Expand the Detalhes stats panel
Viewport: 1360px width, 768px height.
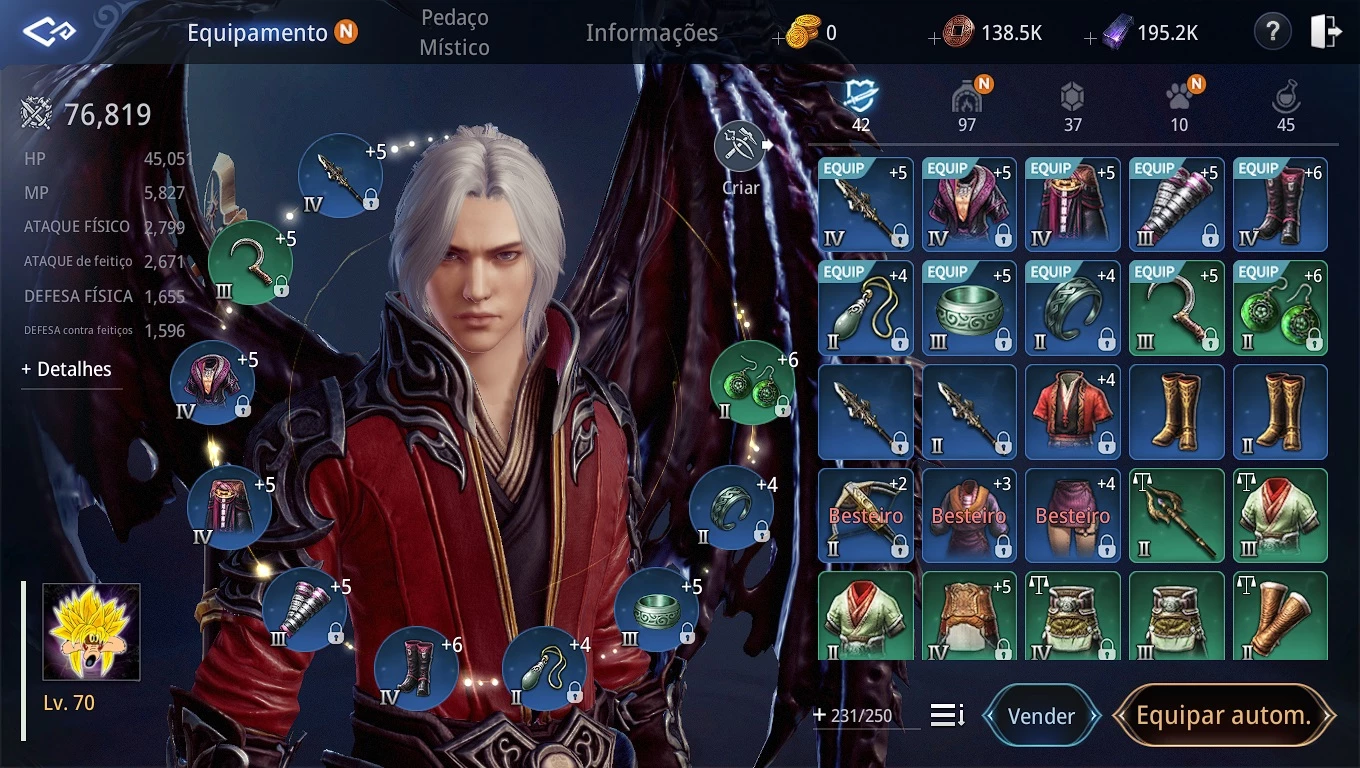pos(65,369)
